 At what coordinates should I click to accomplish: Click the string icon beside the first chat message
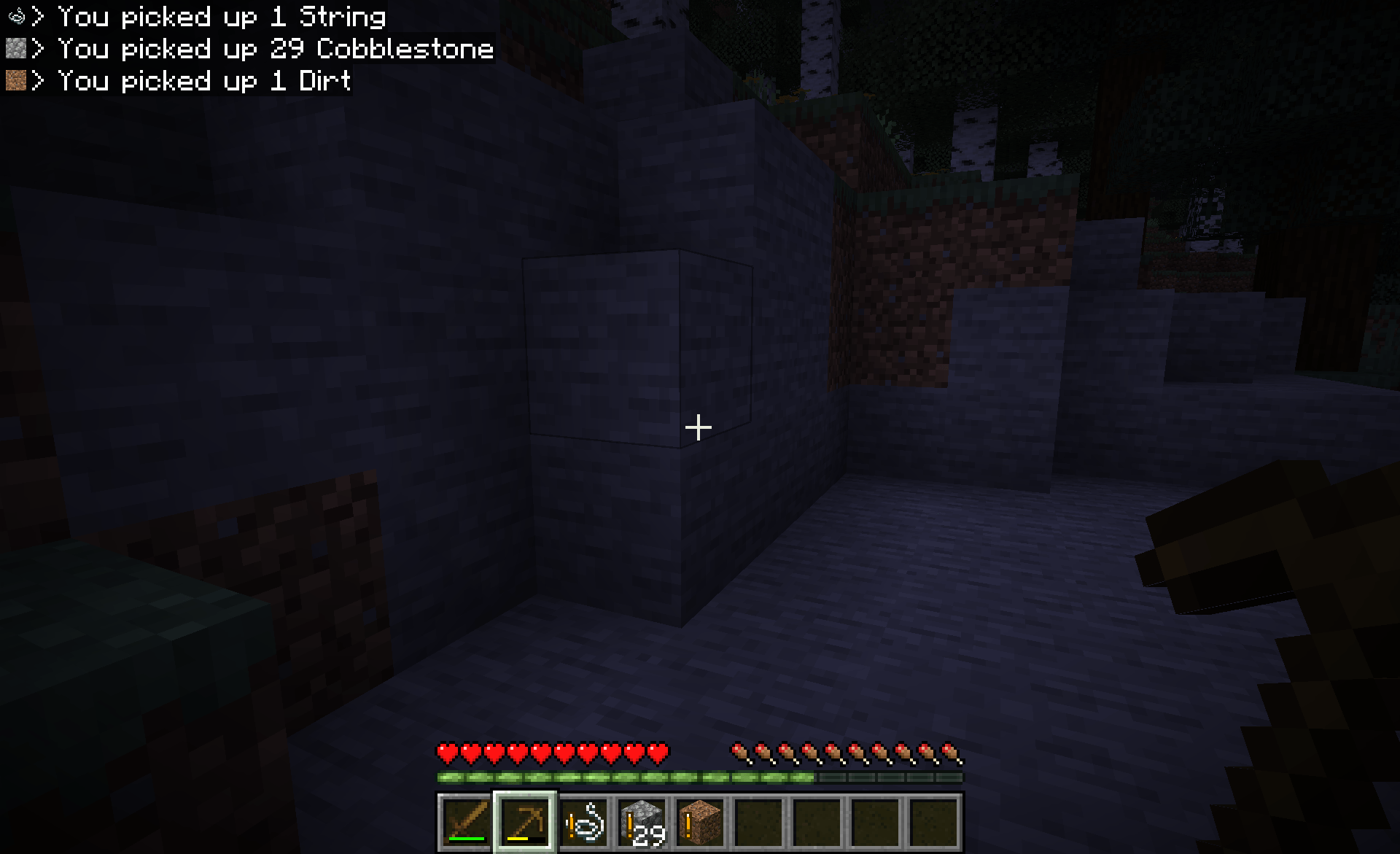click(16, 15)
